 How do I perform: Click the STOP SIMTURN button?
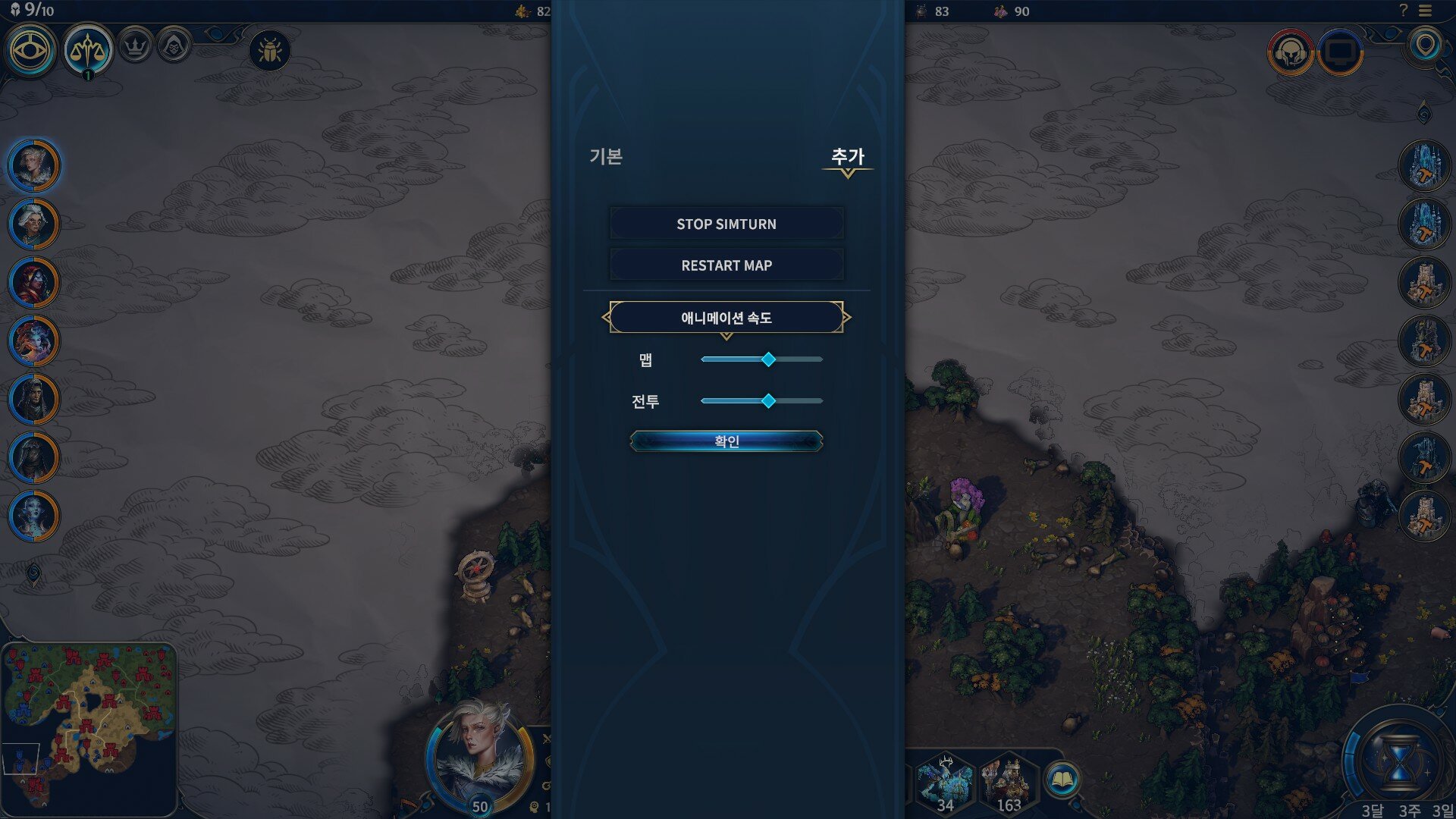tap(726, 224)
